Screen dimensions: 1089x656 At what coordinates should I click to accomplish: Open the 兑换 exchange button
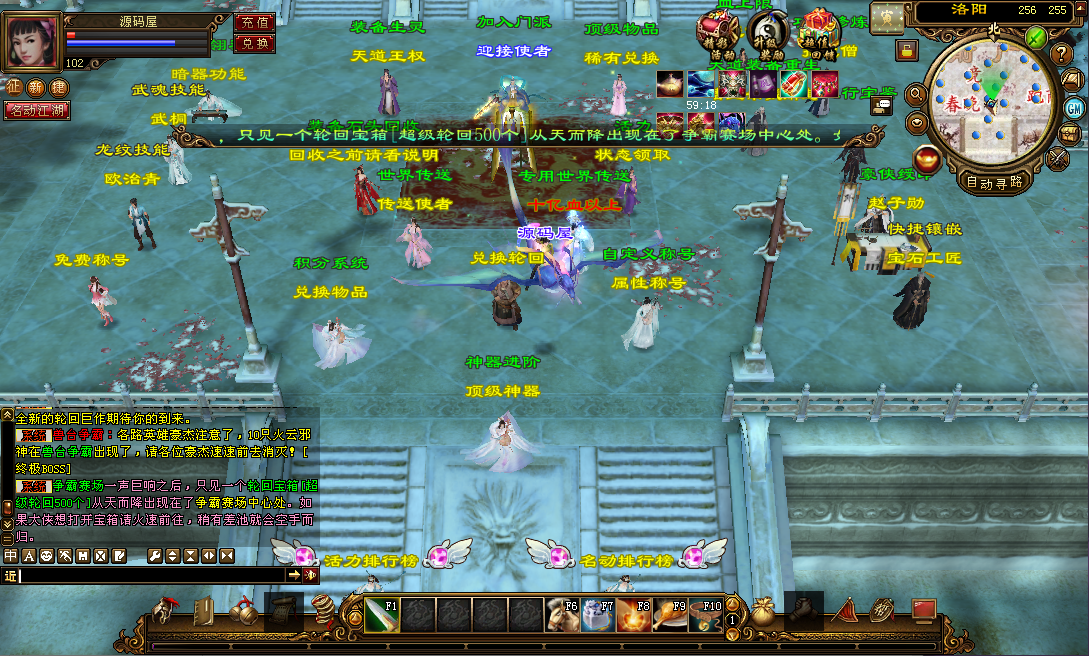click(254, 43)
